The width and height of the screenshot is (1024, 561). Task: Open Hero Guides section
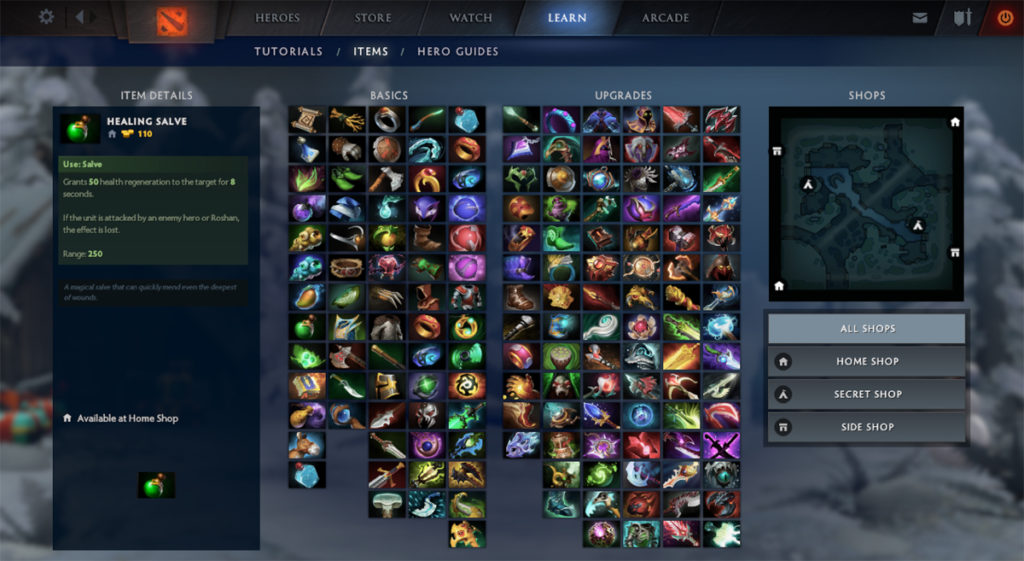pos(457,51)
